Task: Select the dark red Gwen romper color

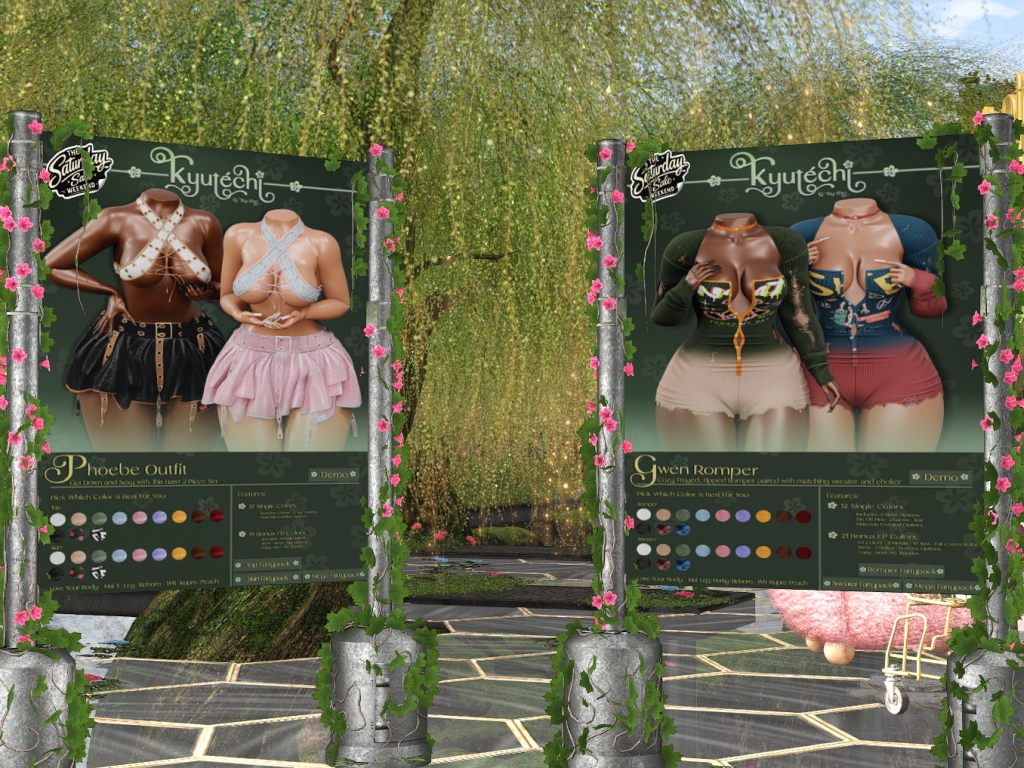Action: coord(803,516)
